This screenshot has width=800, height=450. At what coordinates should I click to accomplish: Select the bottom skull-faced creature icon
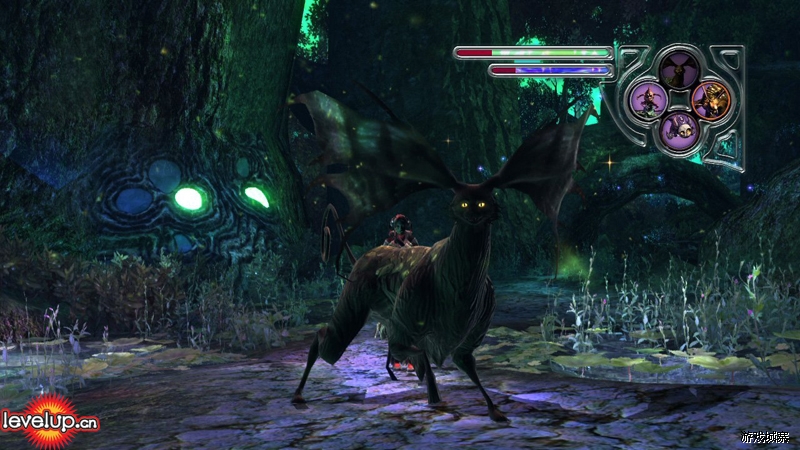point(679,128)
